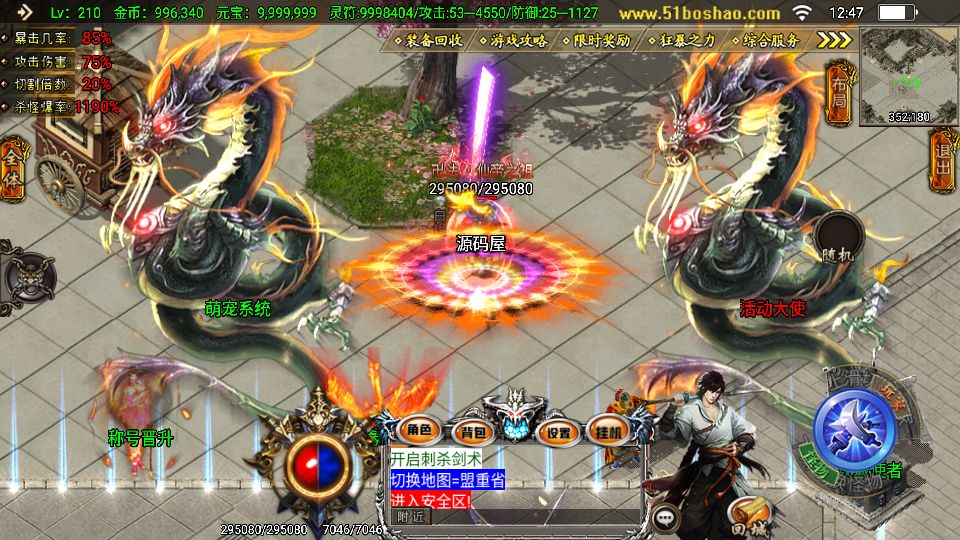Open the minimap
This screenshot has height=540, width=960.
click(x=908, y=75)
